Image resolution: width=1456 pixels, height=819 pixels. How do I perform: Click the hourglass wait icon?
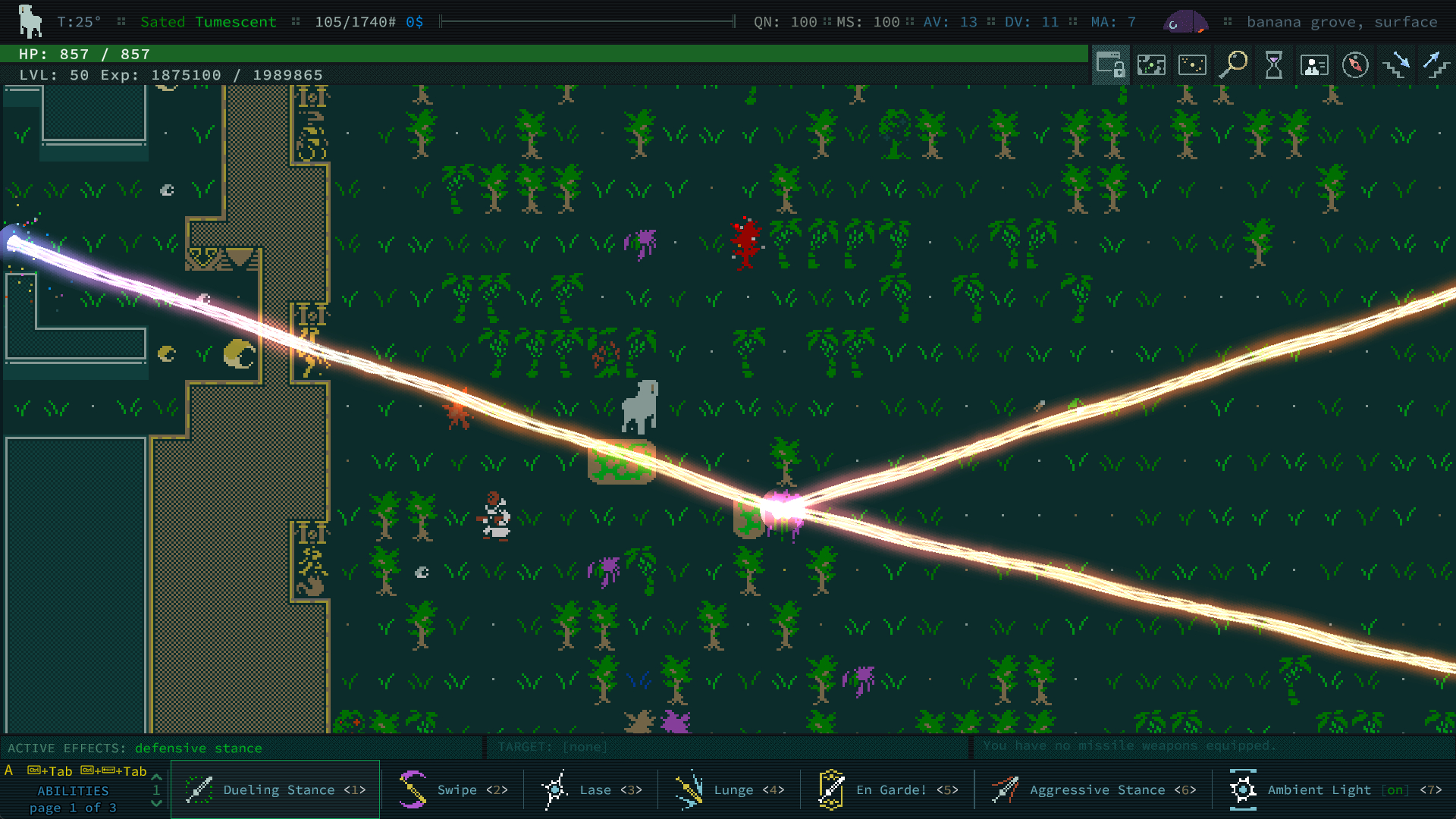point(1274,65)
